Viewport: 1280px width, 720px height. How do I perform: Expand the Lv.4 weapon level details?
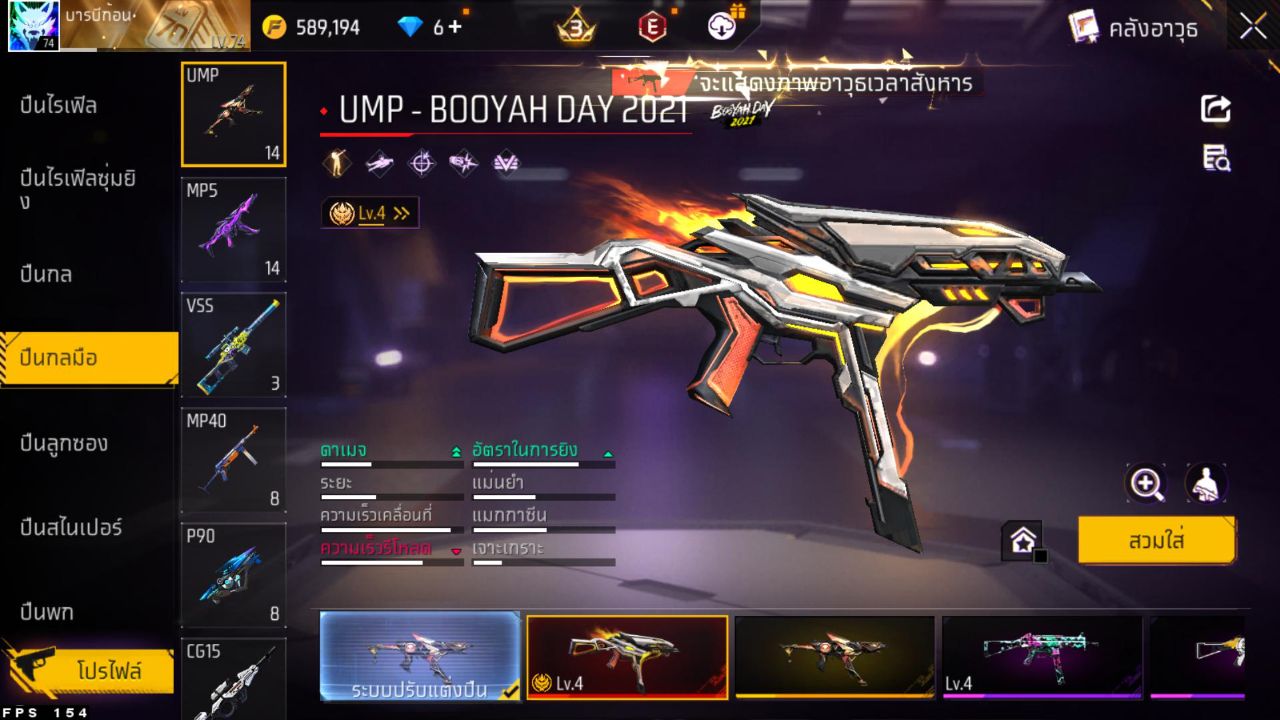(x=371, y=211)
